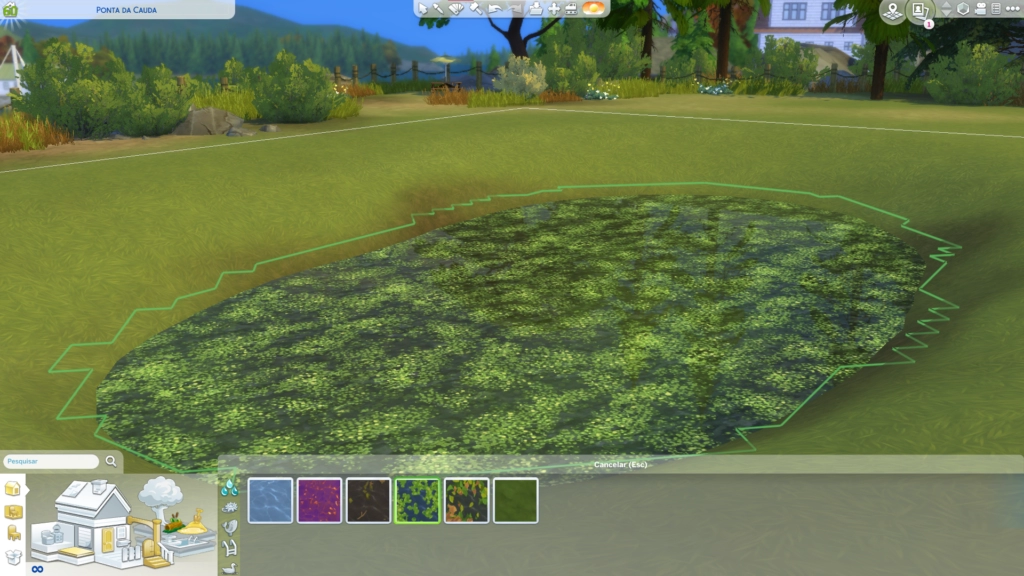Pick the dark murky water style
The height and width of the screenshot is (576, 1024).
coord(368,500)
